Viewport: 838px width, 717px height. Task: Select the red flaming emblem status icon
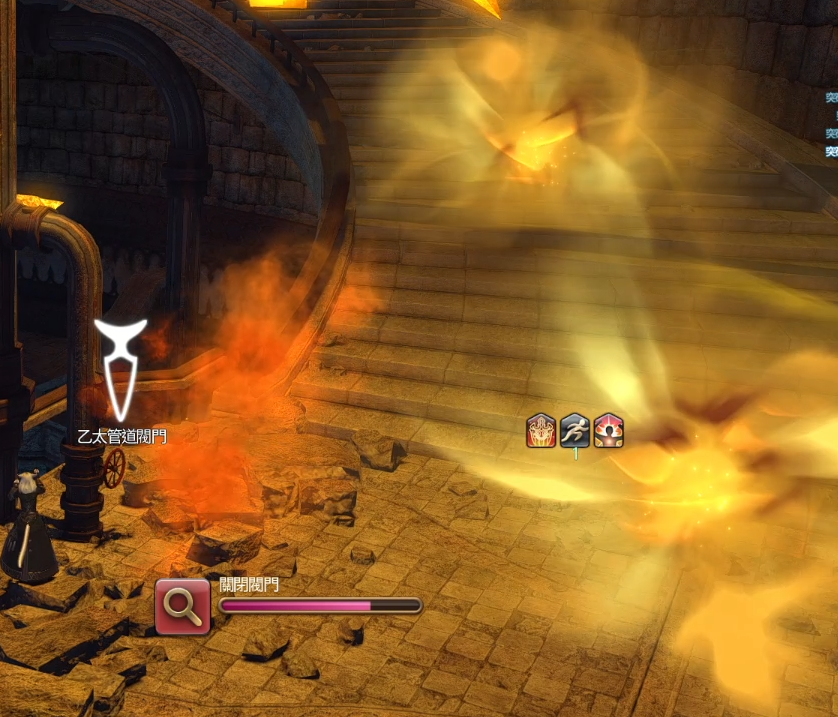[x=541, y=431]
